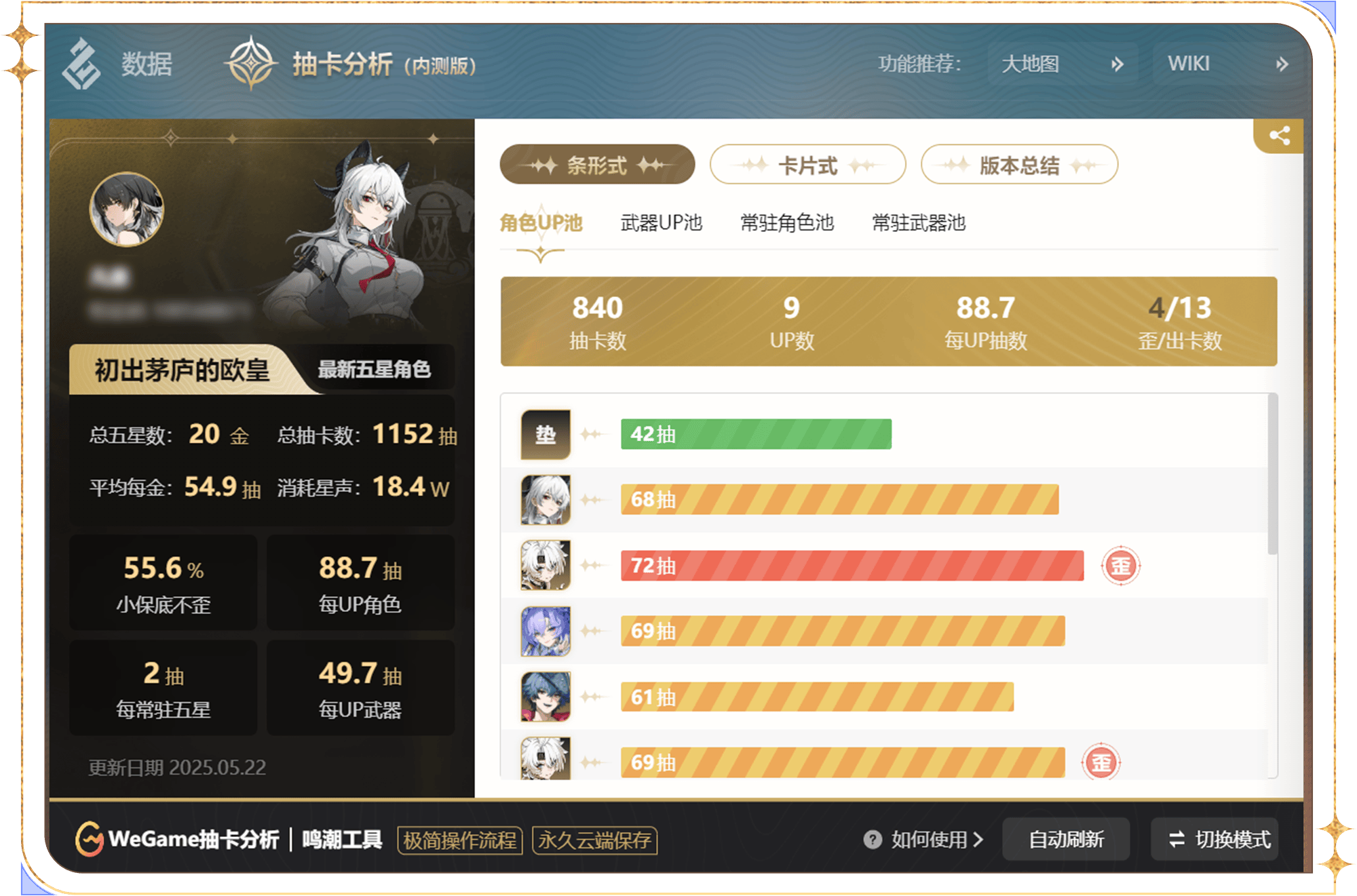Click the 垫 pity-counter icon on the first bar
Image resolution: width=1357 pixels, height=896 pixels.
coord(545,434)
